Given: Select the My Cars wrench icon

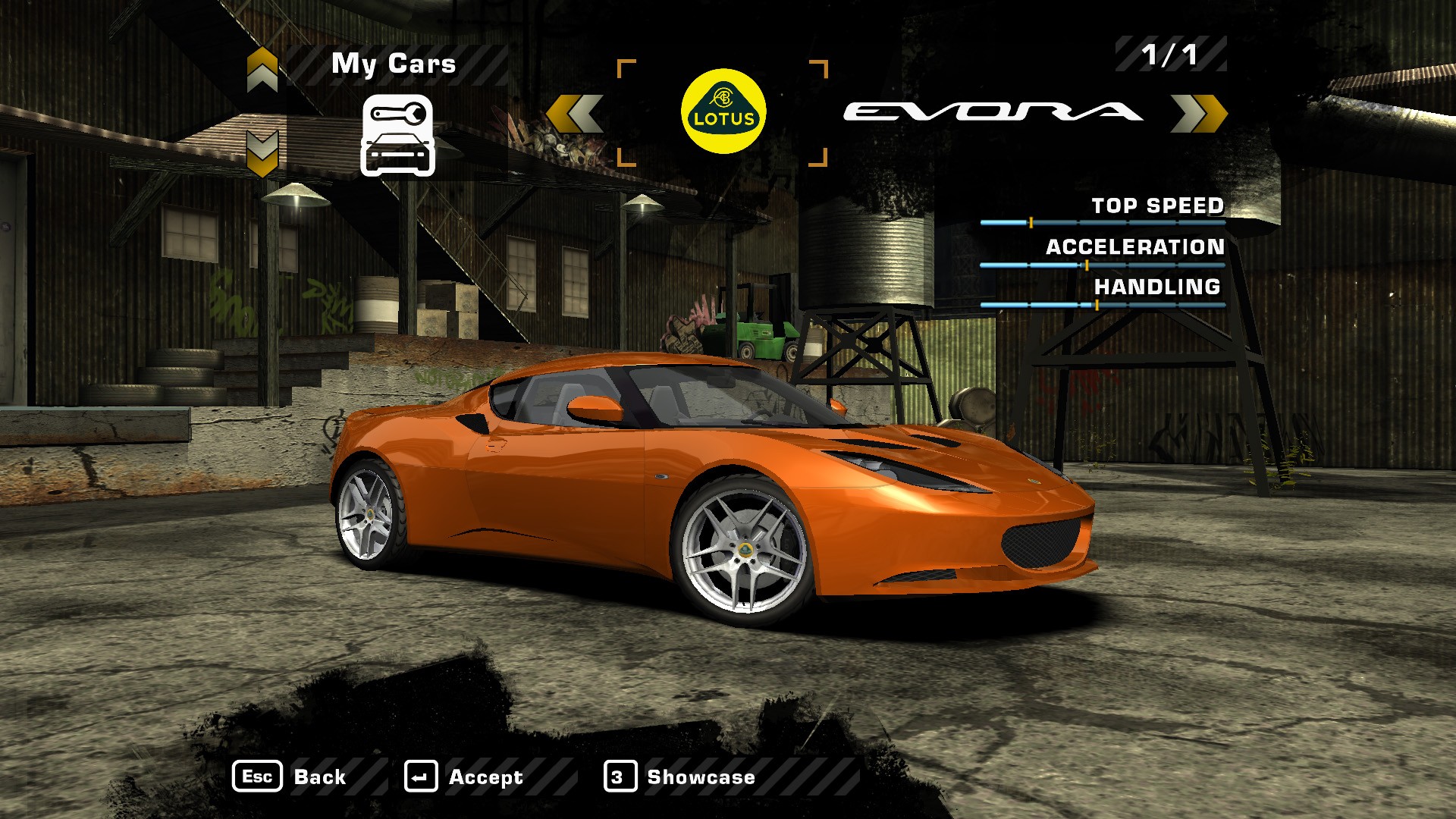Looking at the screenshot, I should pos(397,136).
